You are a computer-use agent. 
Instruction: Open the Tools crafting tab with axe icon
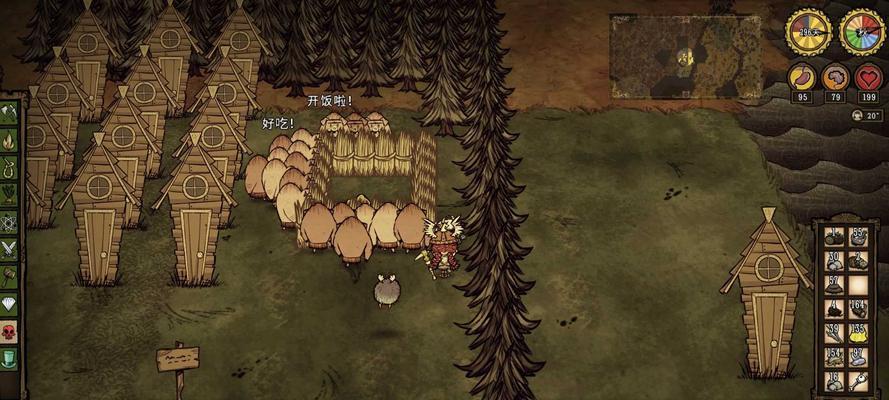pos(10,112)
